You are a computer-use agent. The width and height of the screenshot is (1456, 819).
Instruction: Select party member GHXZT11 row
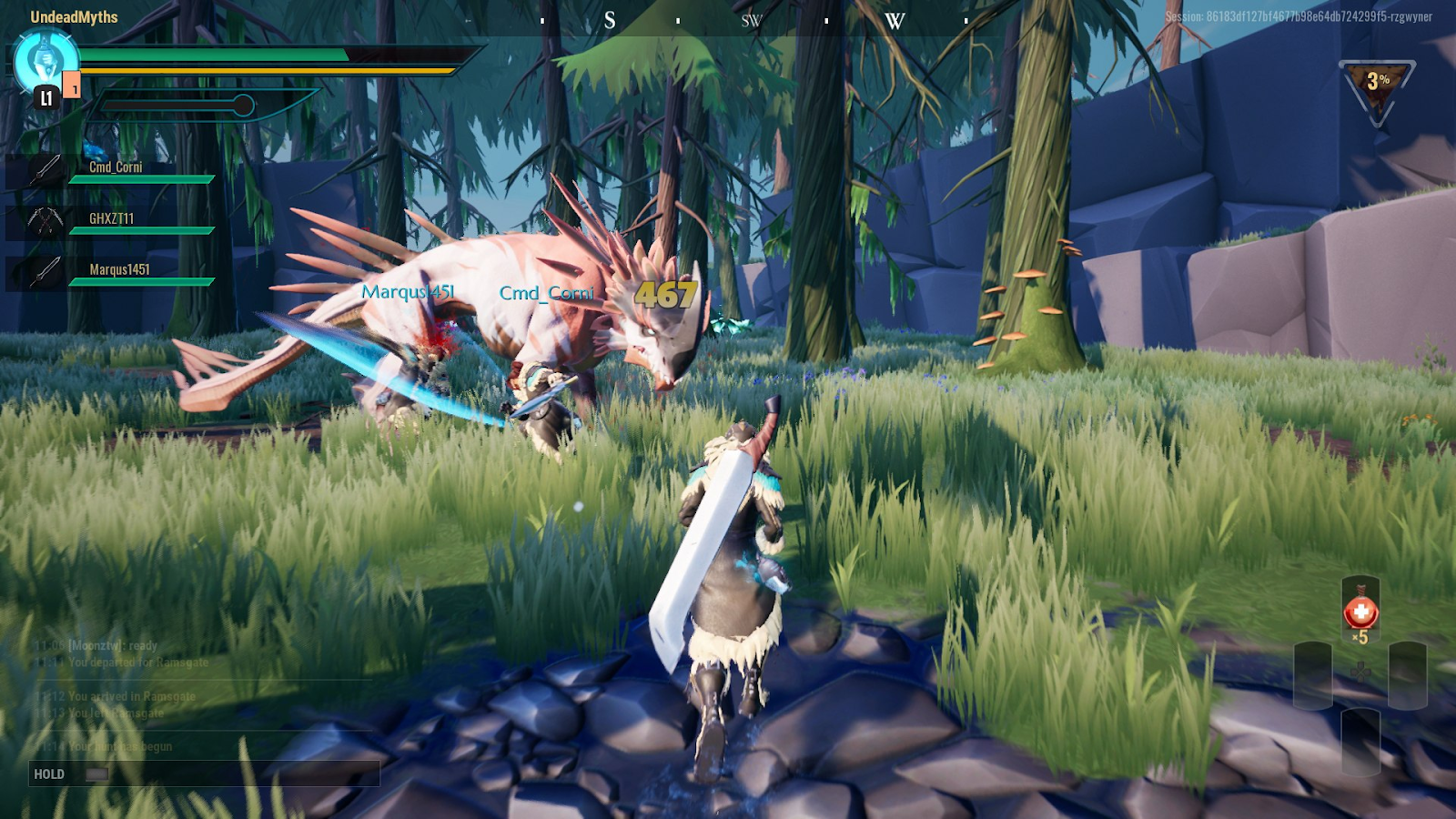(x=112, y=221)
